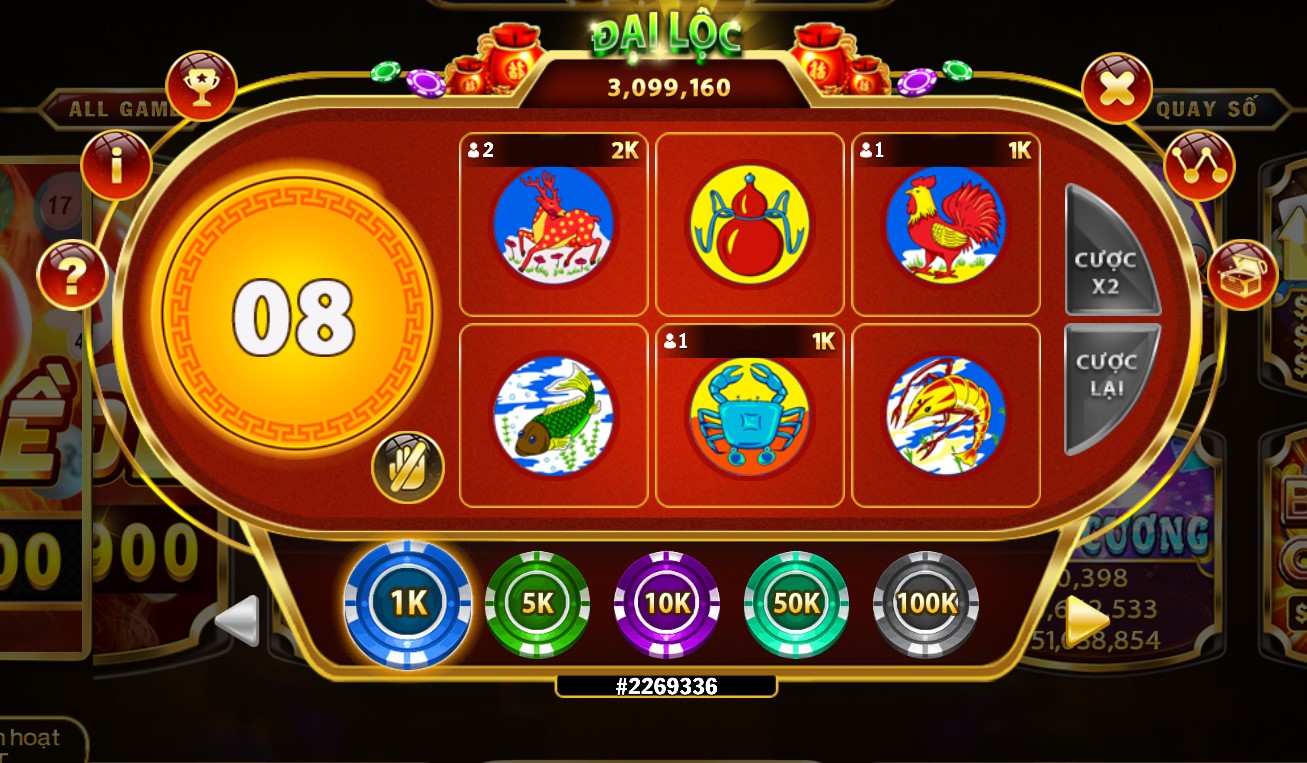The height and width of the screenshot is (763, 1307).
Task: Open the treasure chest icon
Action: [1244, 274]
